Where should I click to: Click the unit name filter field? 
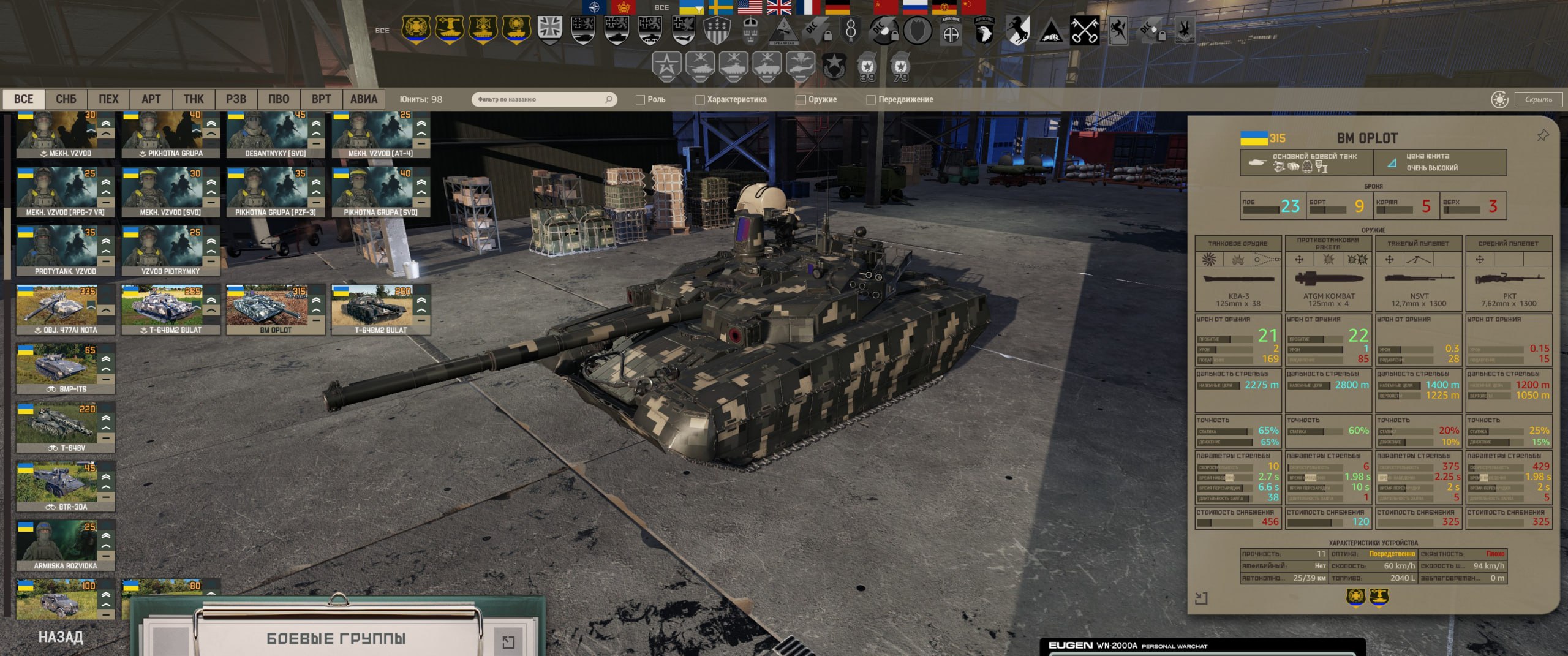(x=539, y=99)
